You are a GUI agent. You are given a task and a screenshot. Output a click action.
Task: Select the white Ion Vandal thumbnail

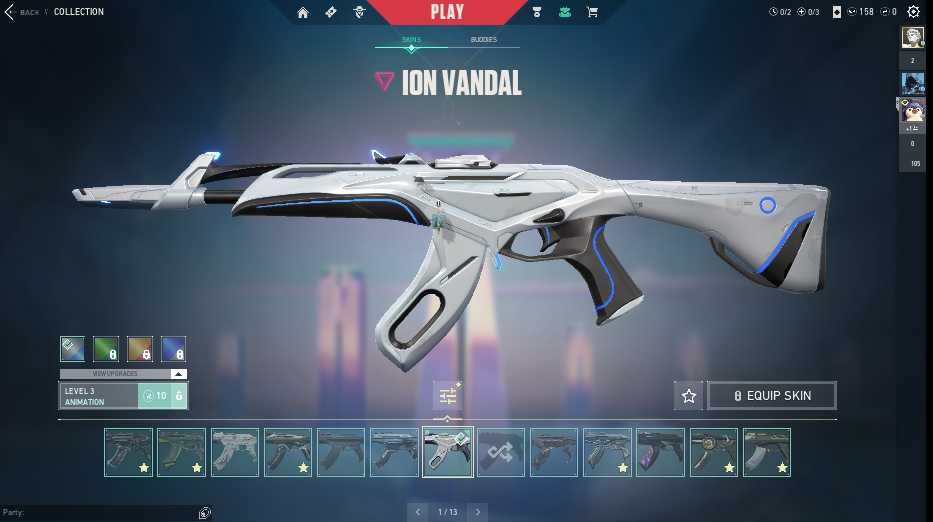(447, 452)
